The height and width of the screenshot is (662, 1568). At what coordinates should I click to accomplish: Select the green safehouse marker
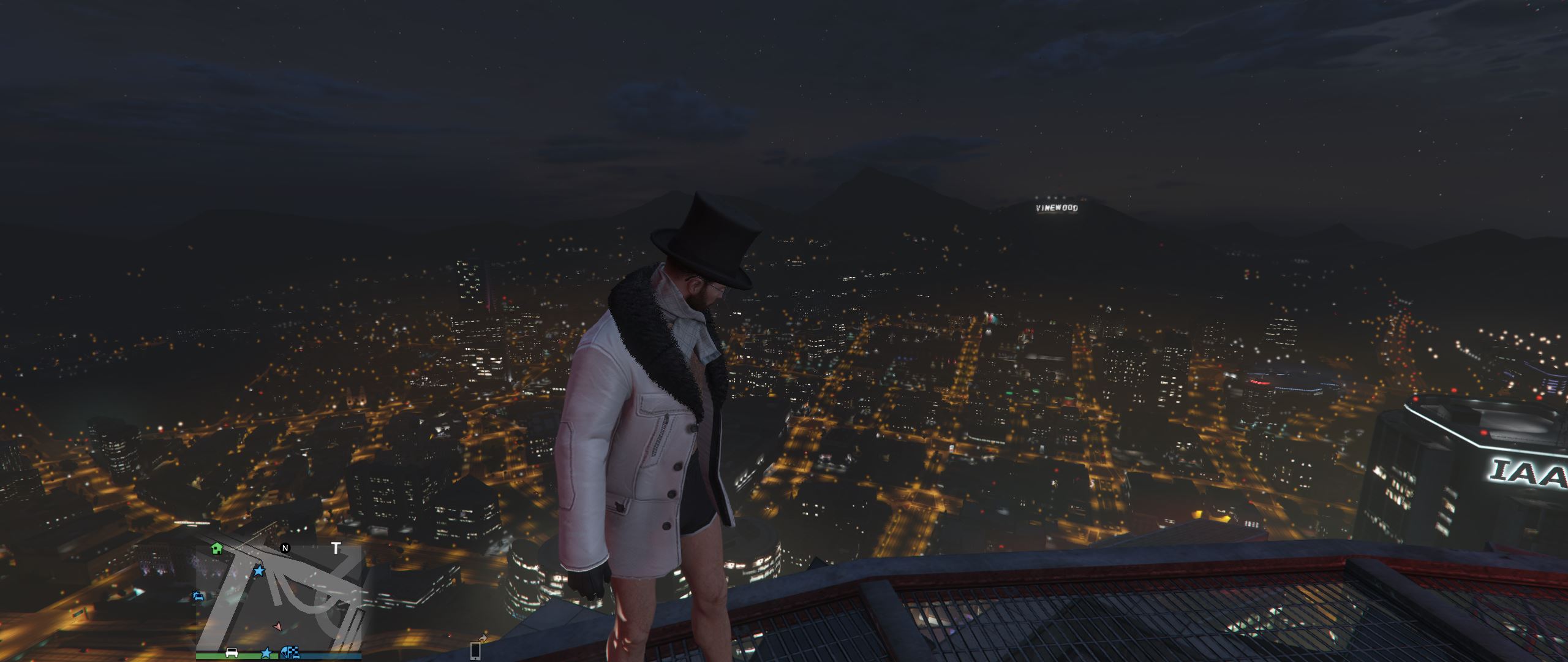(x=216, y=548)
